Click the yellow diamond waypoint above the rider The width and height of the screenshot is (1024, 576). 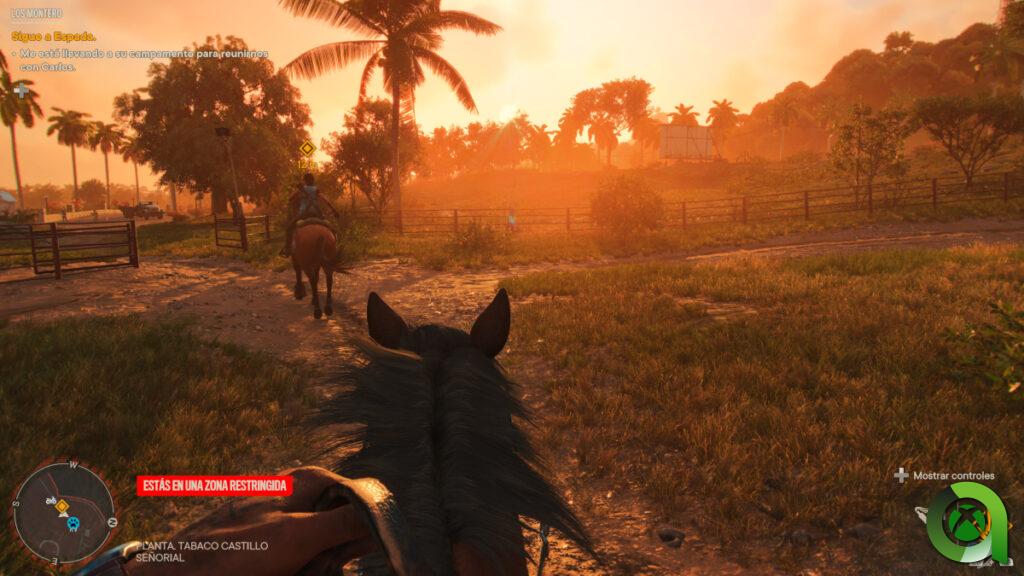(307, 149)
